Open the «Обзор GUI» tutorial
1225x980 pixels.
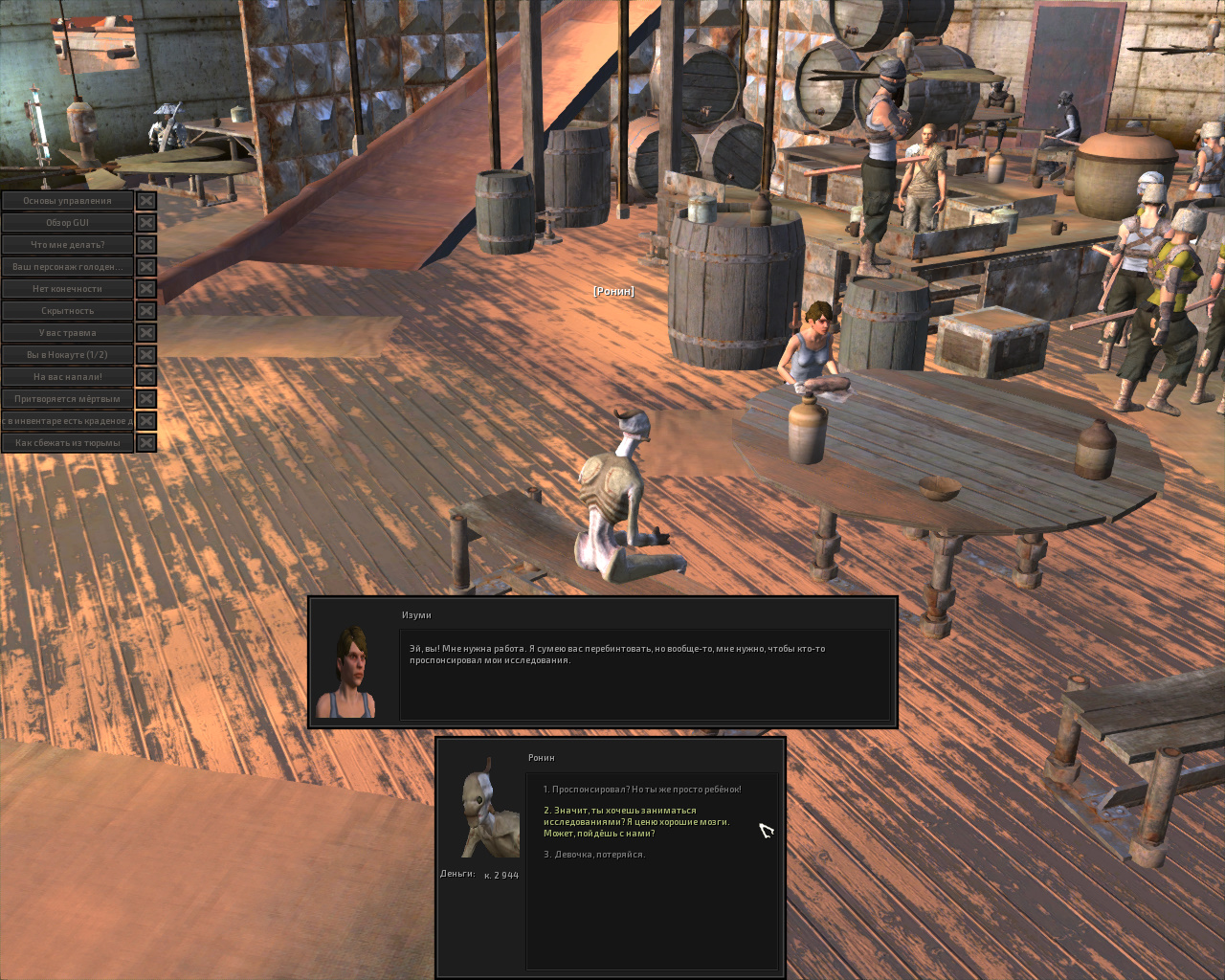coord(67,223)
